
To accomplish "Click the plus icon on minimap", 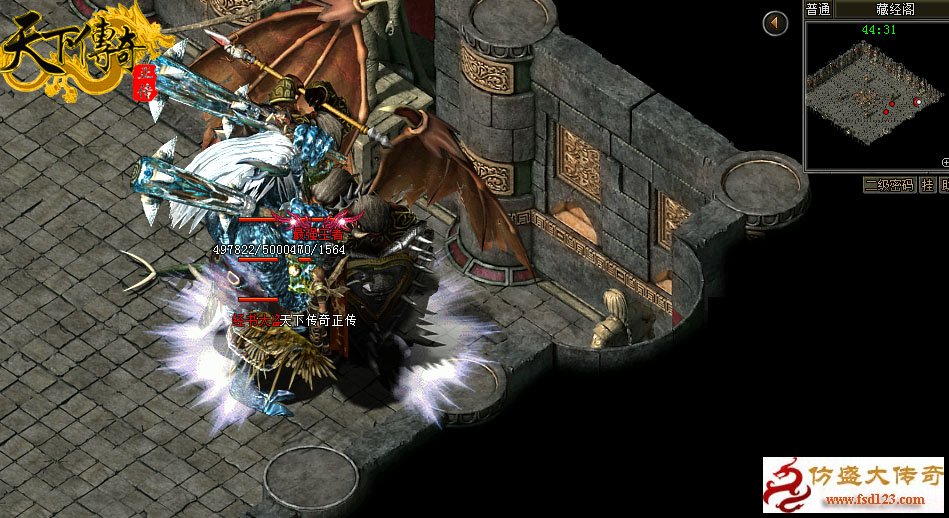I will pos(945,161).
